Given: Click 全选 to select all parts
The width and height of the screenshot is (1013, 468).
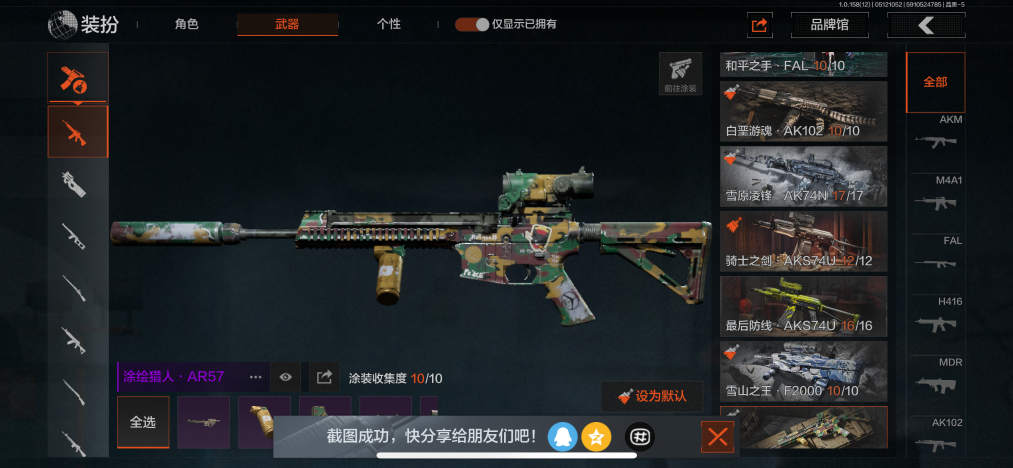Looking at the screenshot, I should click(x=143, y=422).
